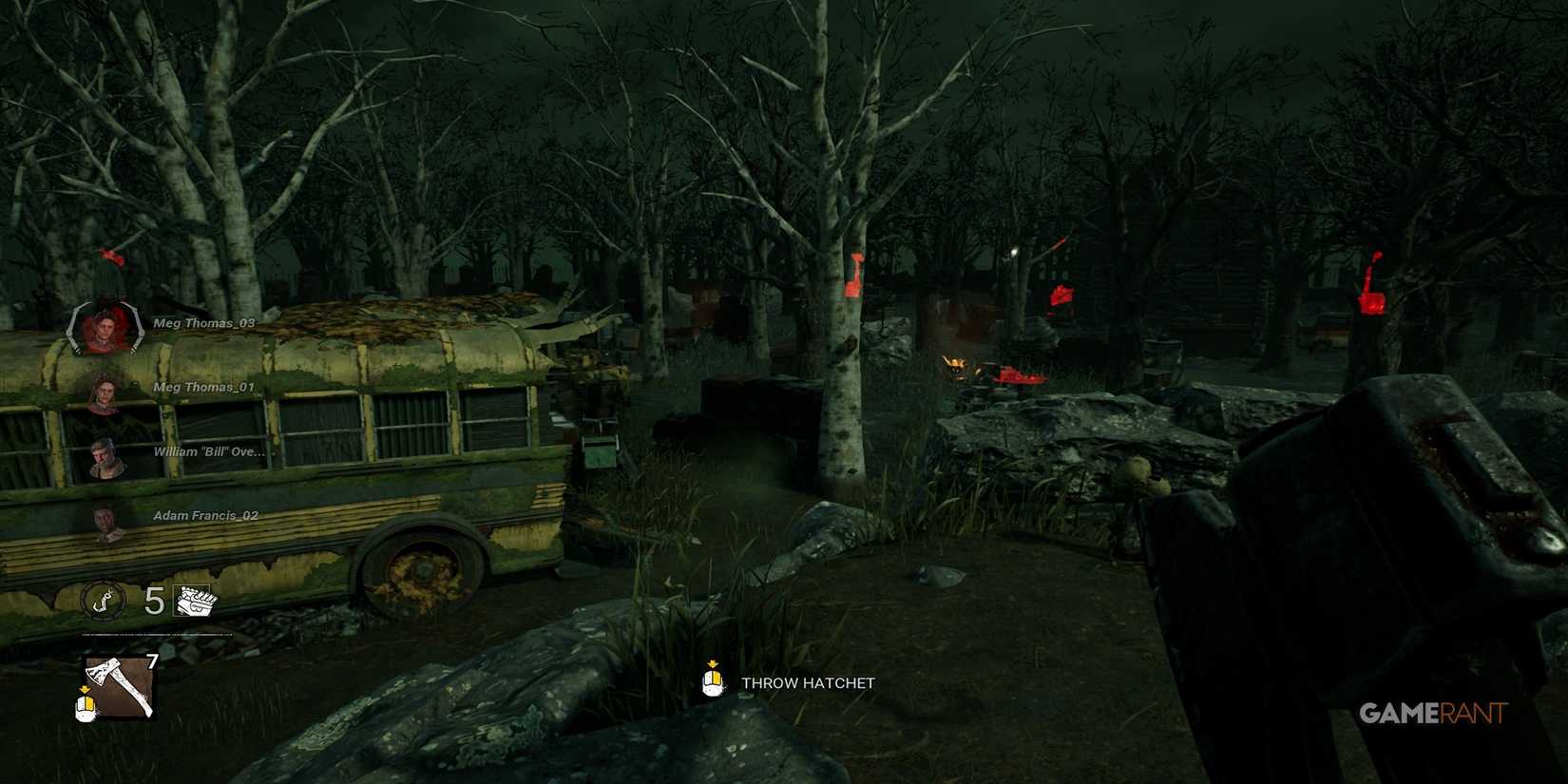This screenshot has height=784, width=1568.
Task: Click William "Bill" Ove...'s portrait
Action: point(105,456)
